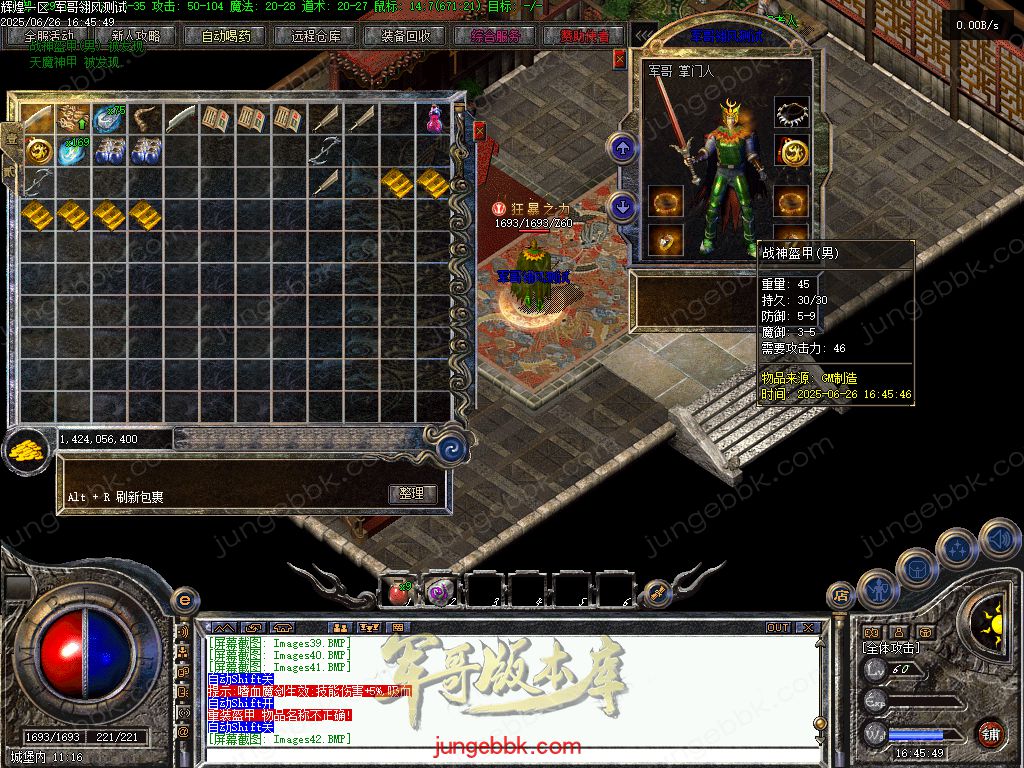Open the 远程仓库 remote storage
Viewport: 1024px width, 768px height.
click(316, 36)
